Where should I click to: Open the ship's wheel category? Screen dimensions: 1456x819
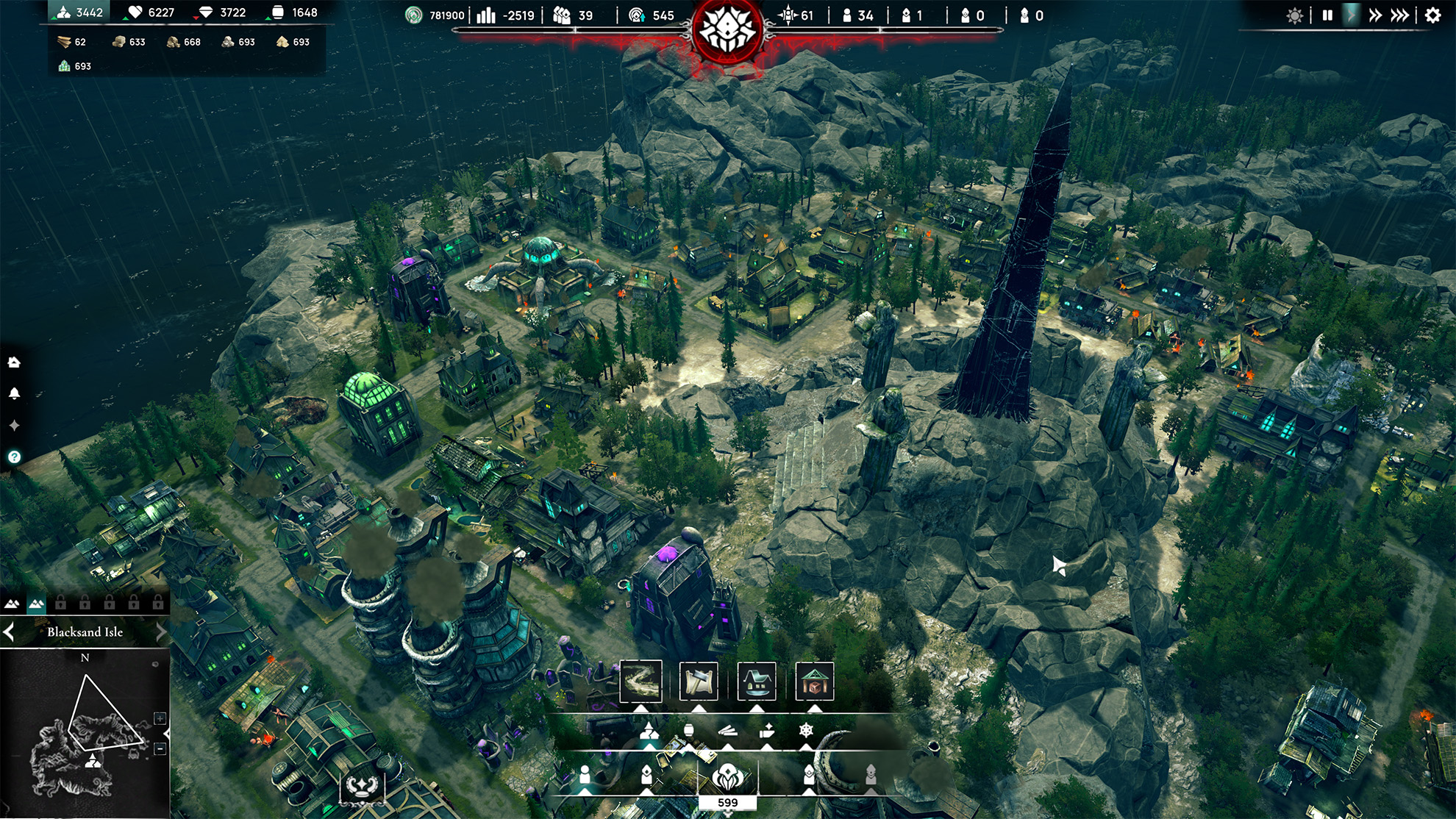(806, 731)
